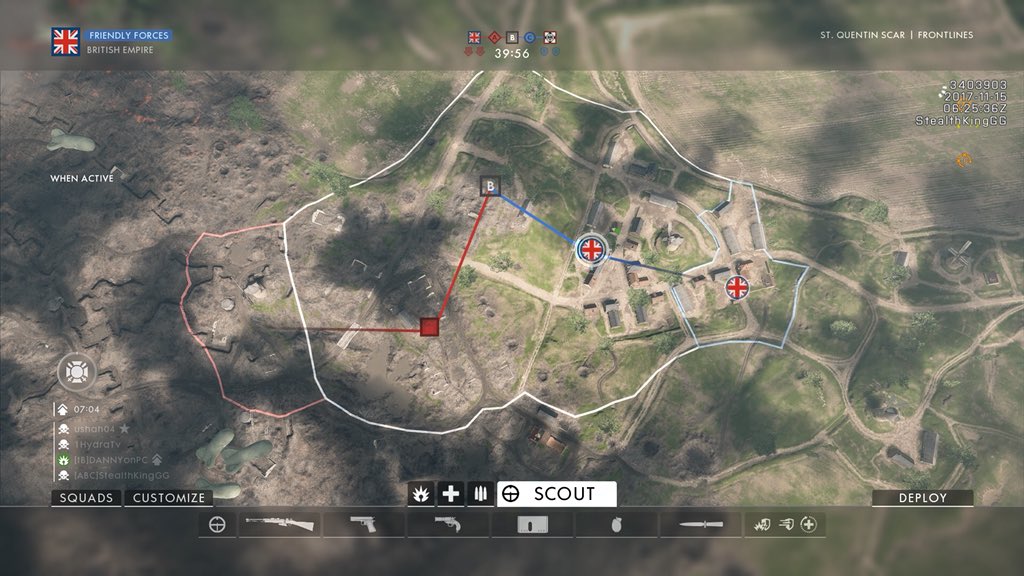Select the grenade loadout slot
This screenshot has height=576, width=1024.
[x=615, y=524]
